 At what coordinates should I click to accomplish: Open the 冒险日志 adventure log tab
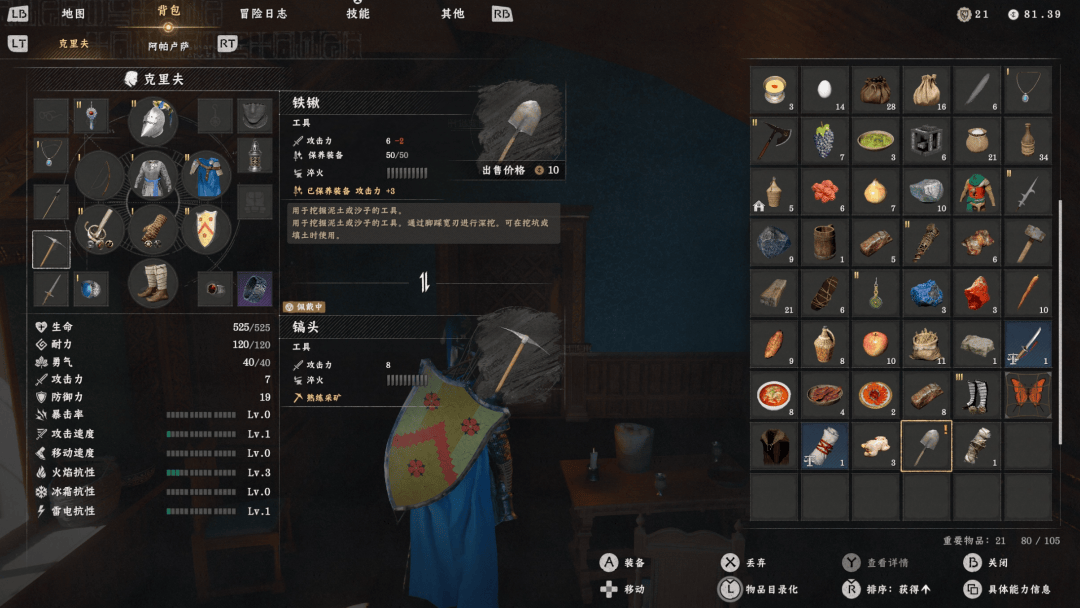[x=263, y=14]
